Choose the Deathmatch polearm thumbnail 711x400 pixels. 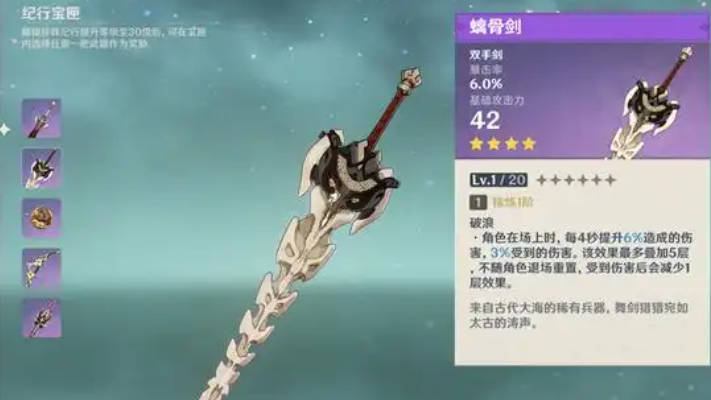tap(42, 318)
